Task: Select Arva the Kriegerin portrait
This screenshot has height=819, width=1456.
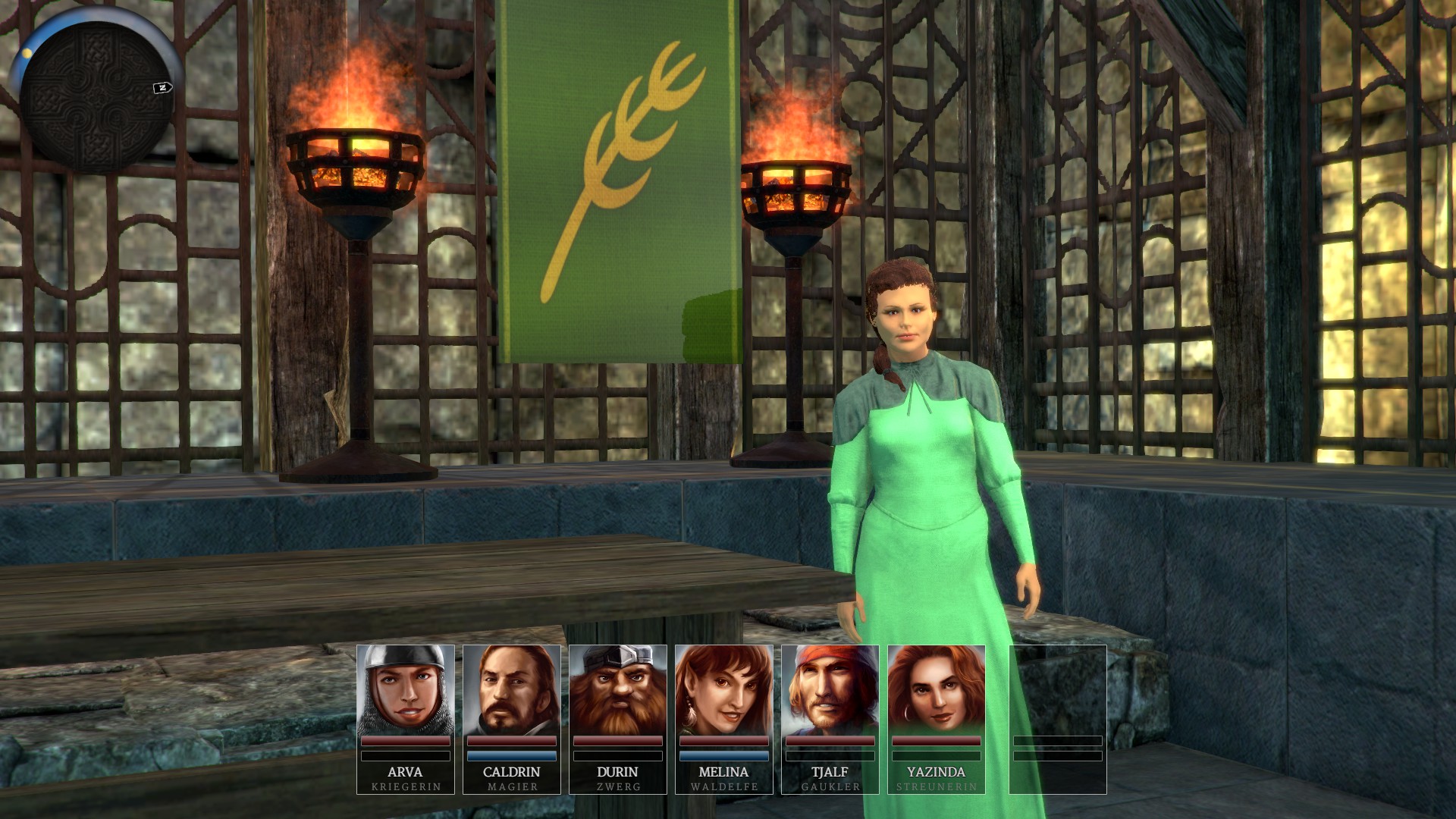Action: [405, 692]
